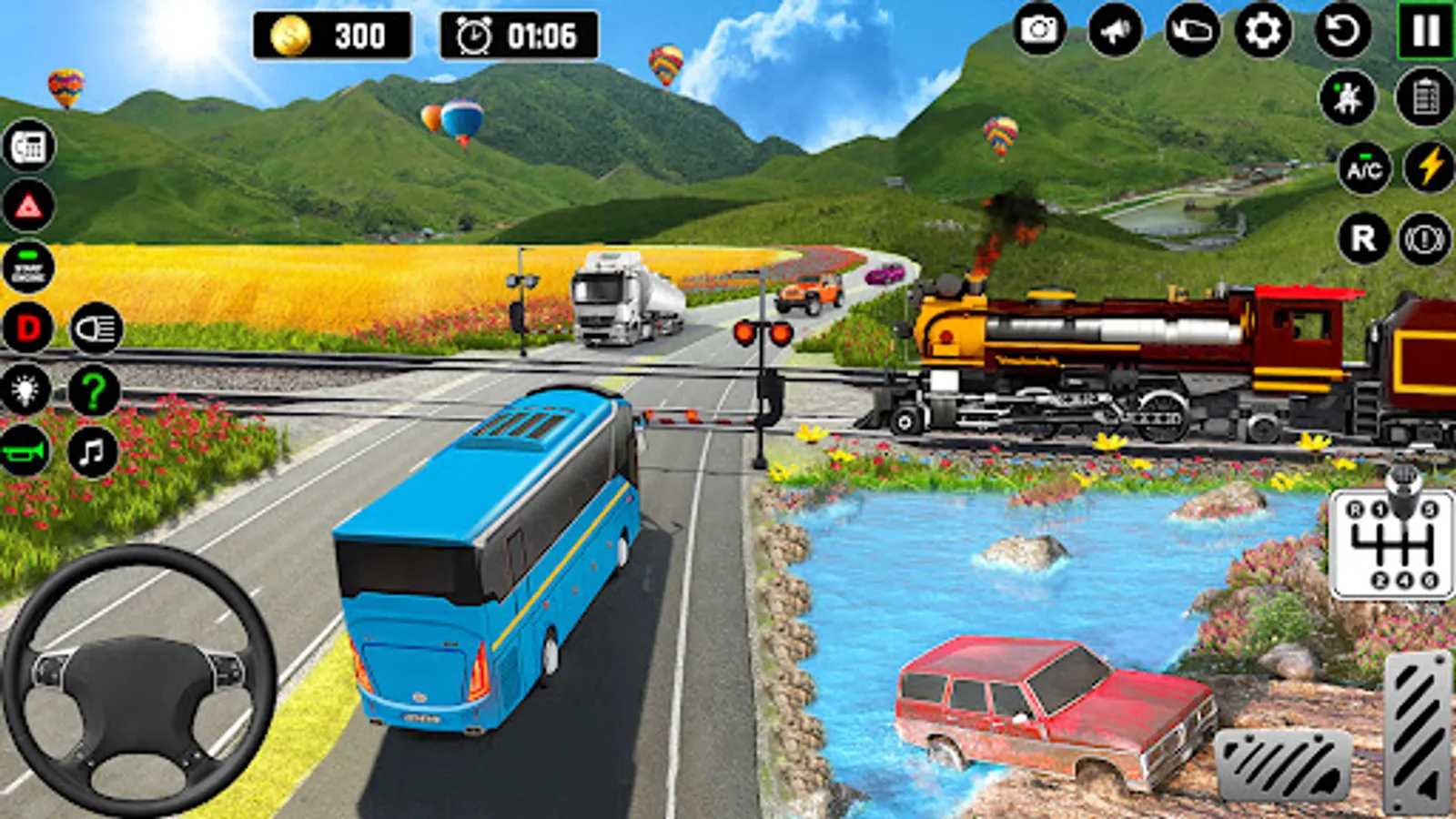
Task: Tap the megaphone announcement icon
Action: pyautogui.click(x=1116, y=31)
